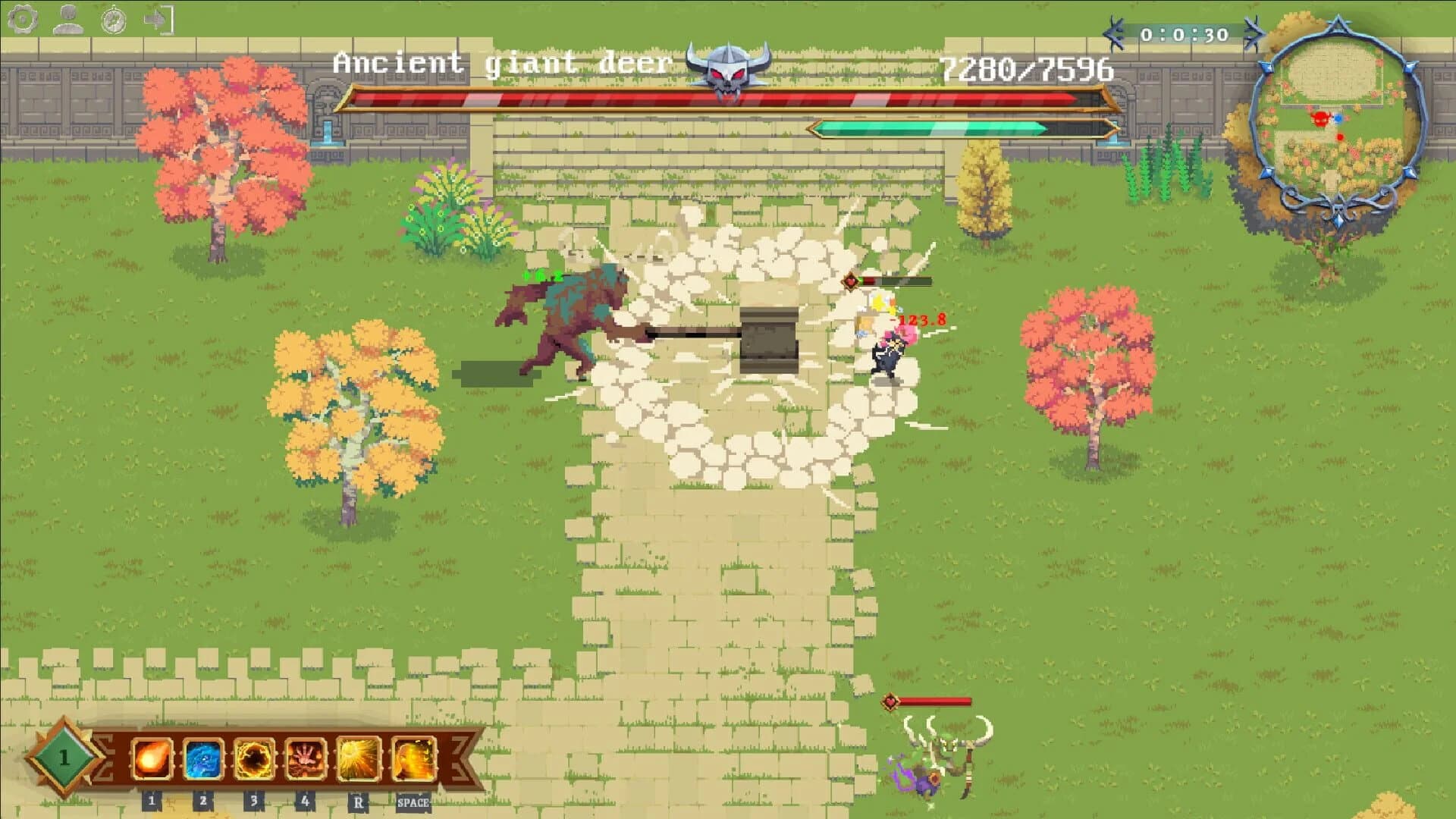
Task: Click the red player marker on the minimap
Action: [1321, 118]
